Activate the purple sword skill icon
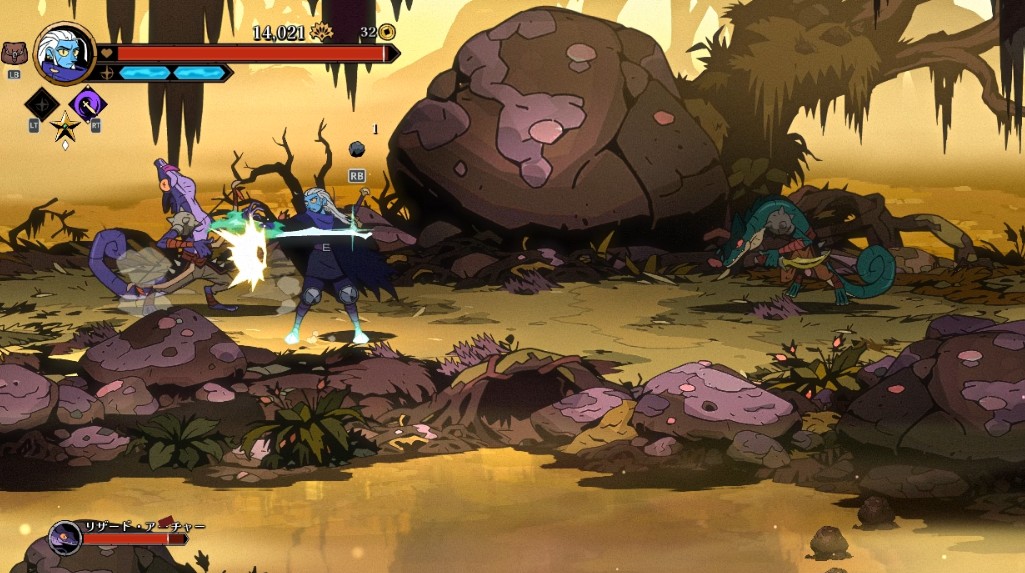The image size is (1025, 573). (x=88, y=103)
